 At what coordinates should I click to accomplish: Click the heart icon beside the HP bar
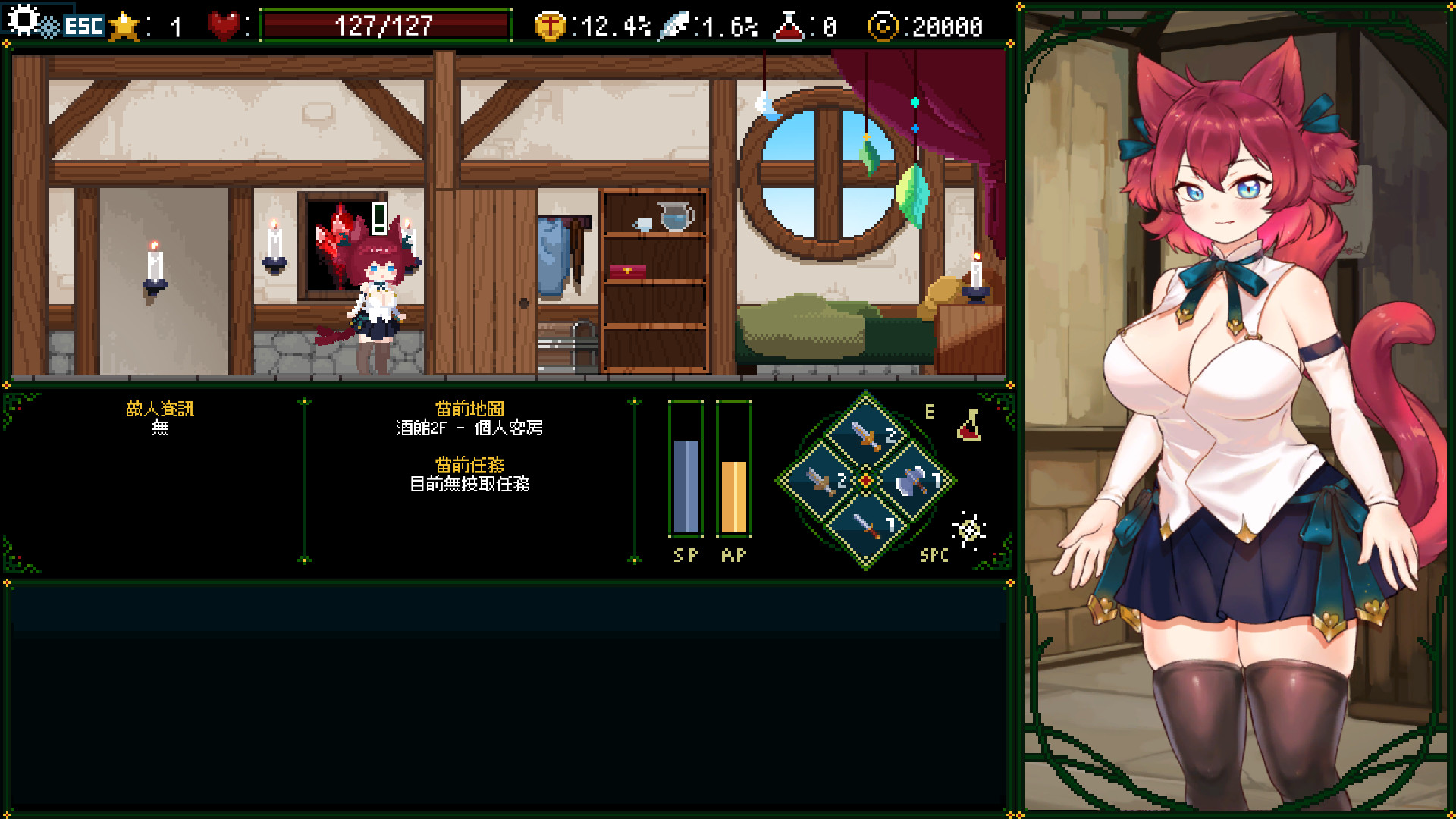point(222,25)
